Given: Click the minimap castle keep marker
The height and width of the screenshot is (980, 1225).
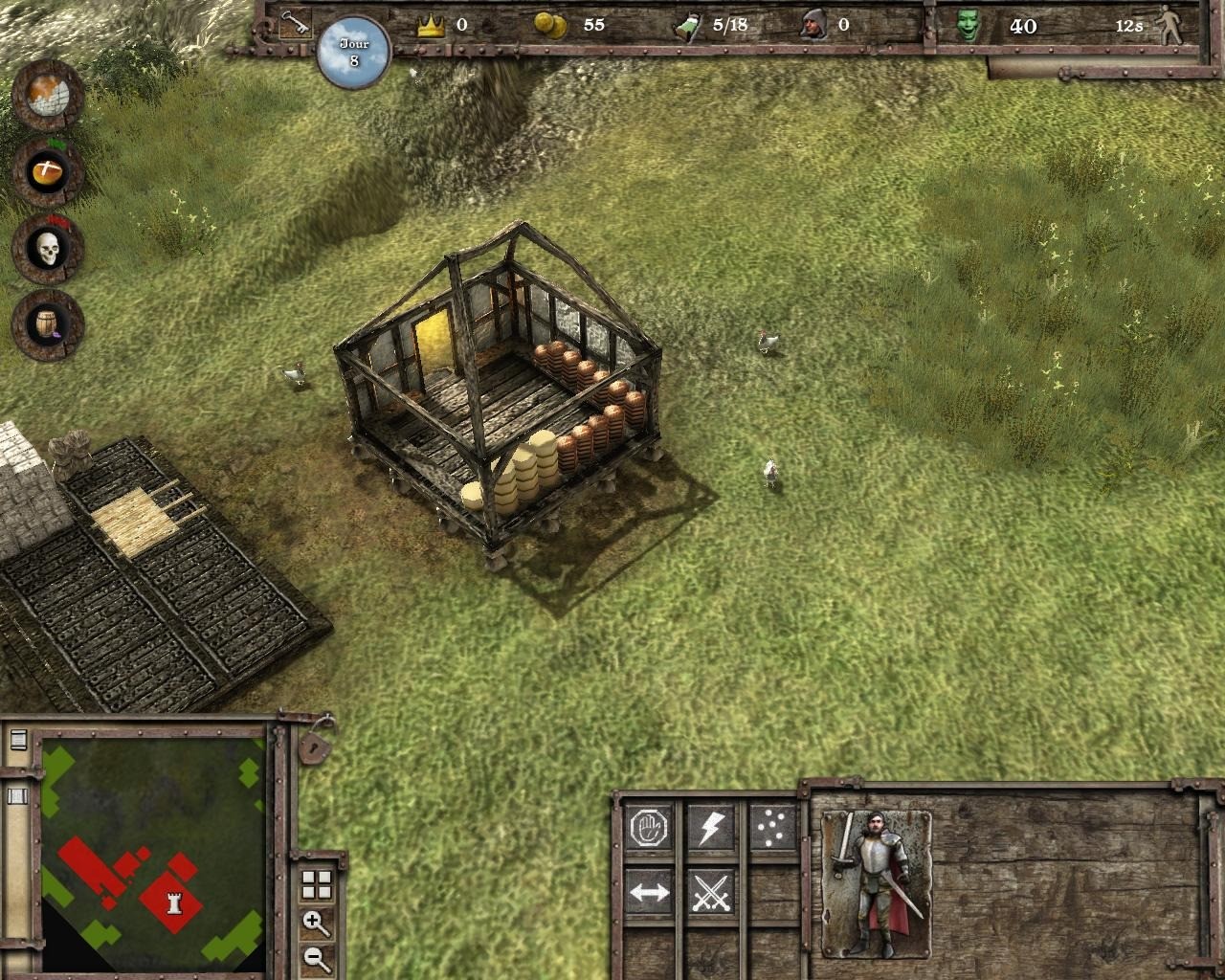Looking at the screenshot, I should pyautogui.click(x=174, y=901).
